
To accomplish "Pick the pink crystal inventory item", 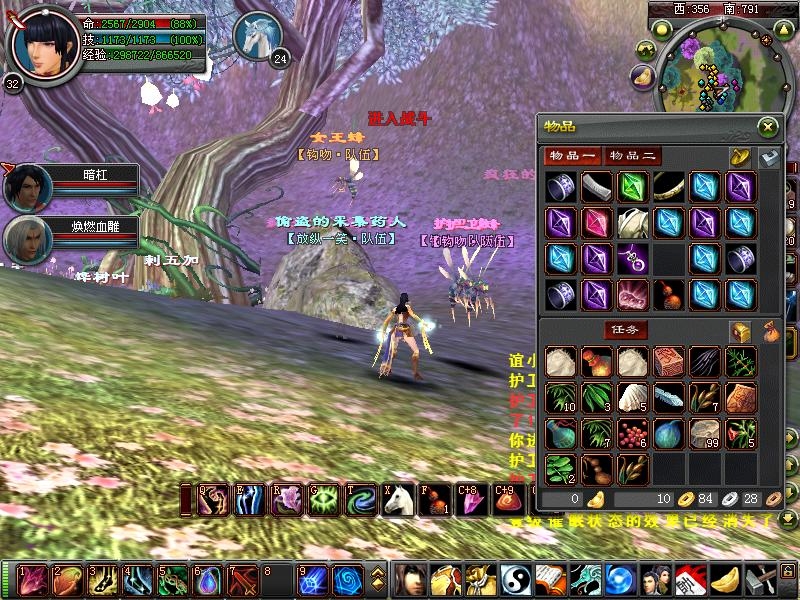I will pyautogui.click(x=596, y=222).
